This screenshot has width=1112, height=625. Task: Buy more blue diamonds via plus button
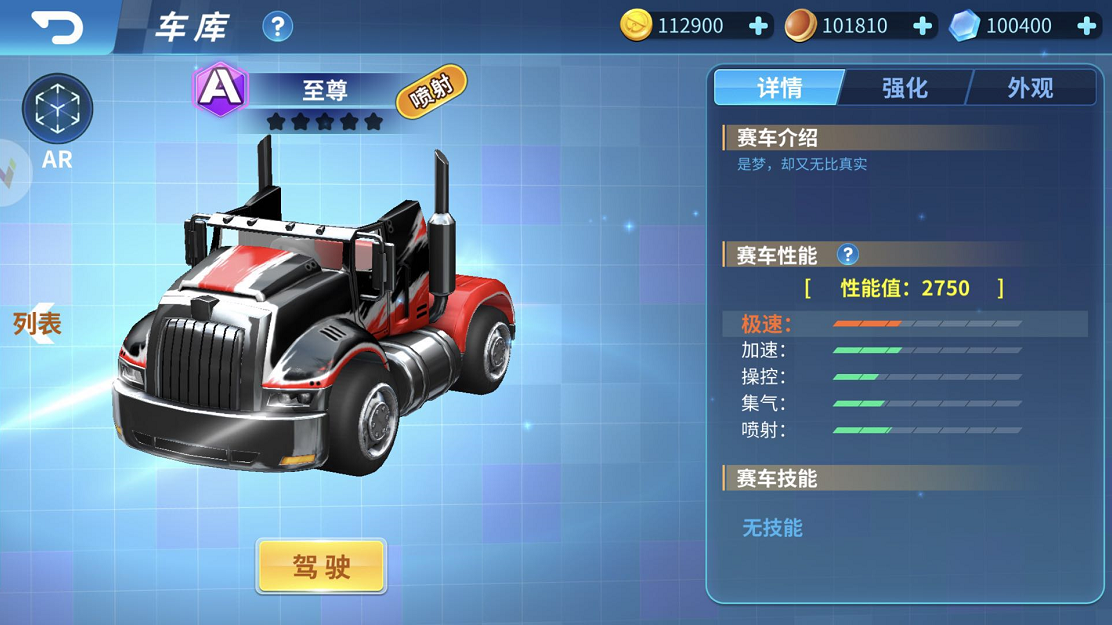point(1086,26)
